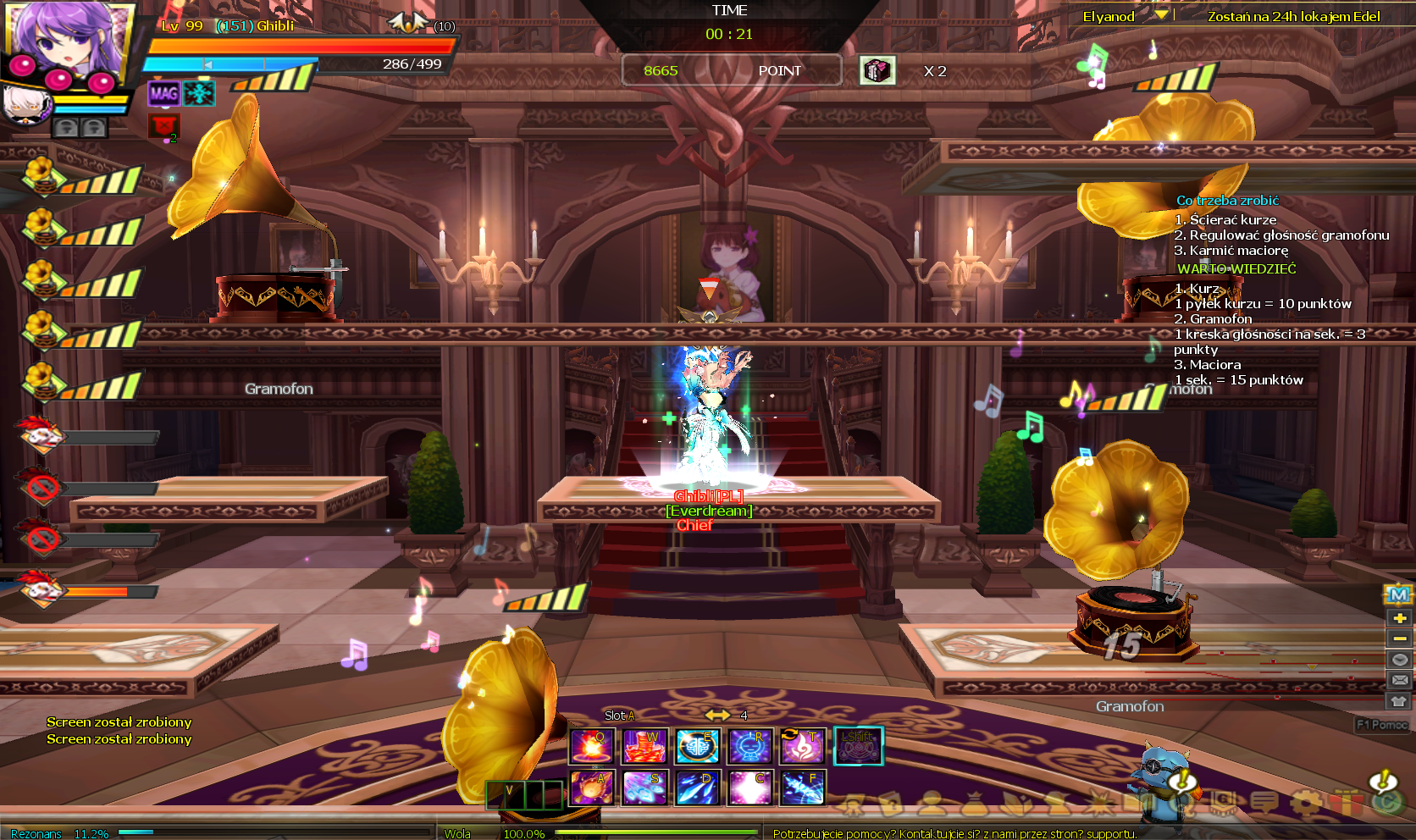Use the fireball meteor skill on A
This screenshot has height=840, width=1416.
tap(591, 787)
